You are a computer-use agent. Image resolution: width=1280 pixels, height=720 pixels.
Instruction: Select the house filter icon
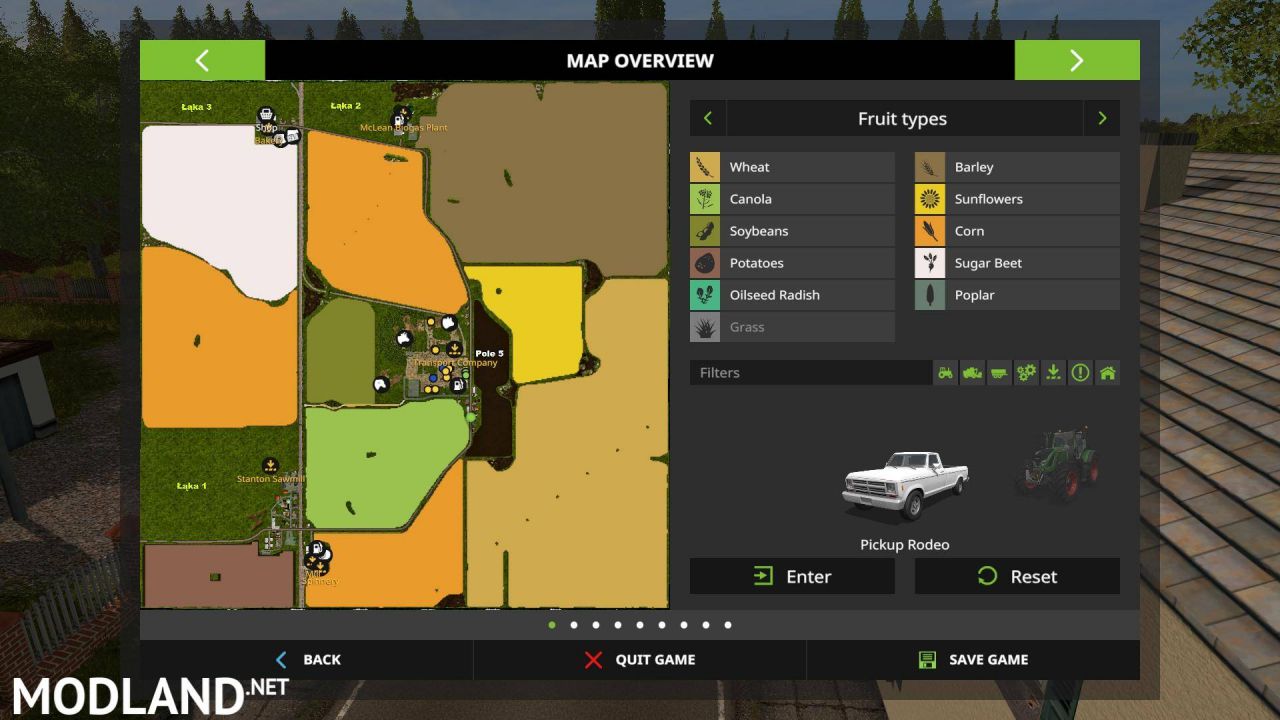1107,372
